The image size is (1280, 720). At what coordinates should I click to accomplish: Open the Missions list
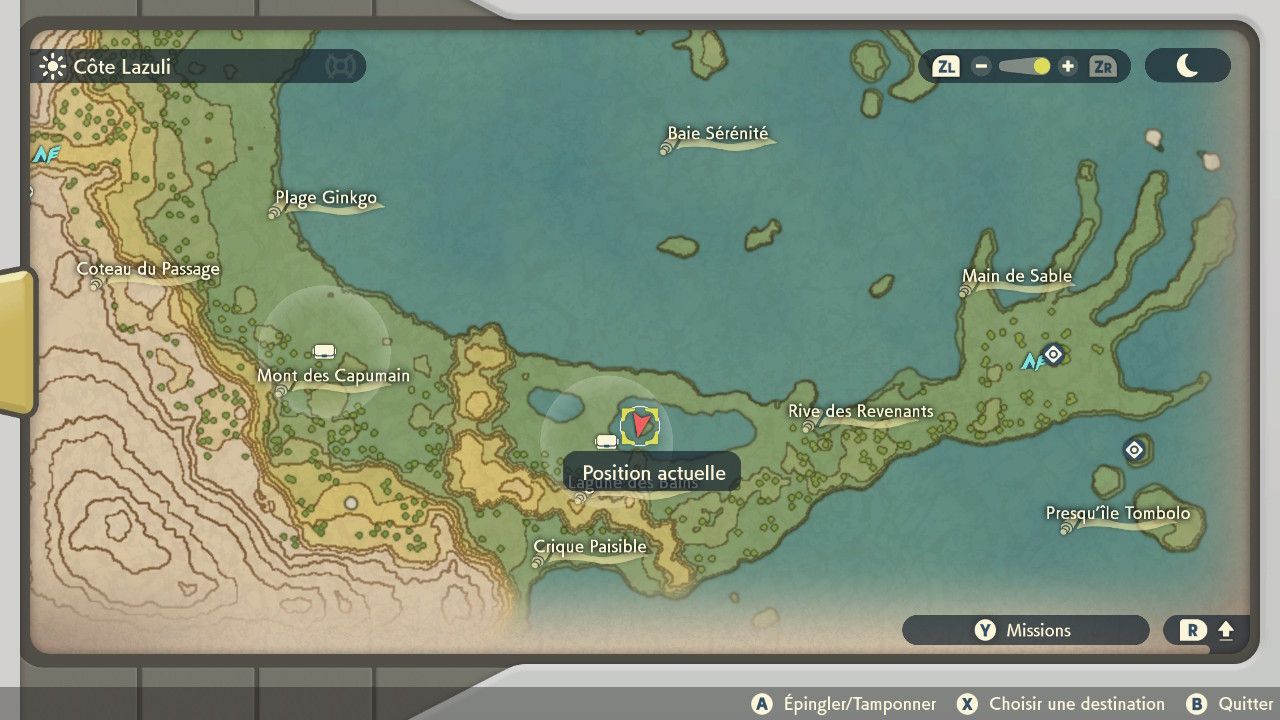(1025, 630)
